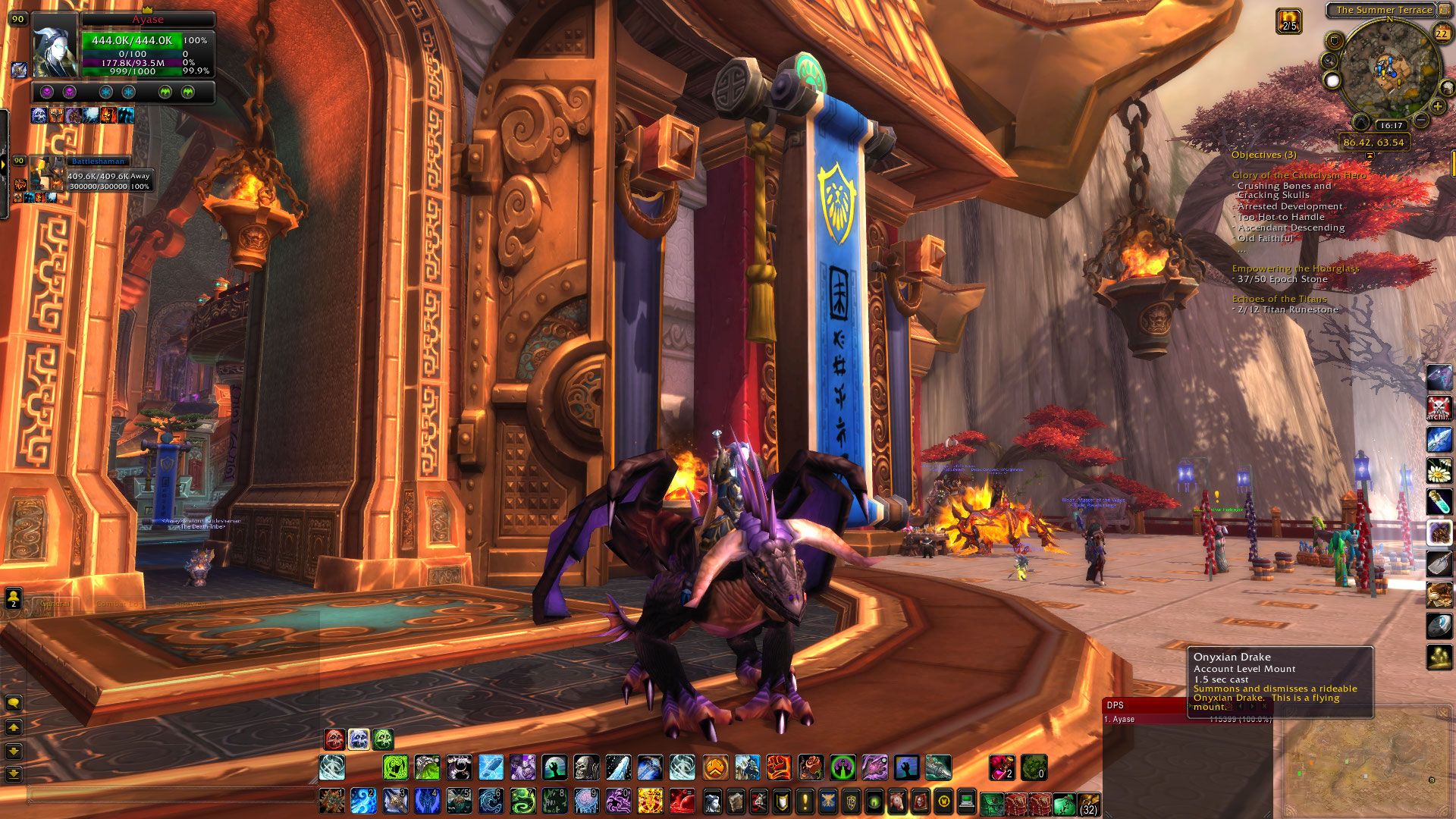This screenshot has height=819, width=1456.
Task: Zoom out the minimap with minus button
Action: click(x=1422, y=120)
